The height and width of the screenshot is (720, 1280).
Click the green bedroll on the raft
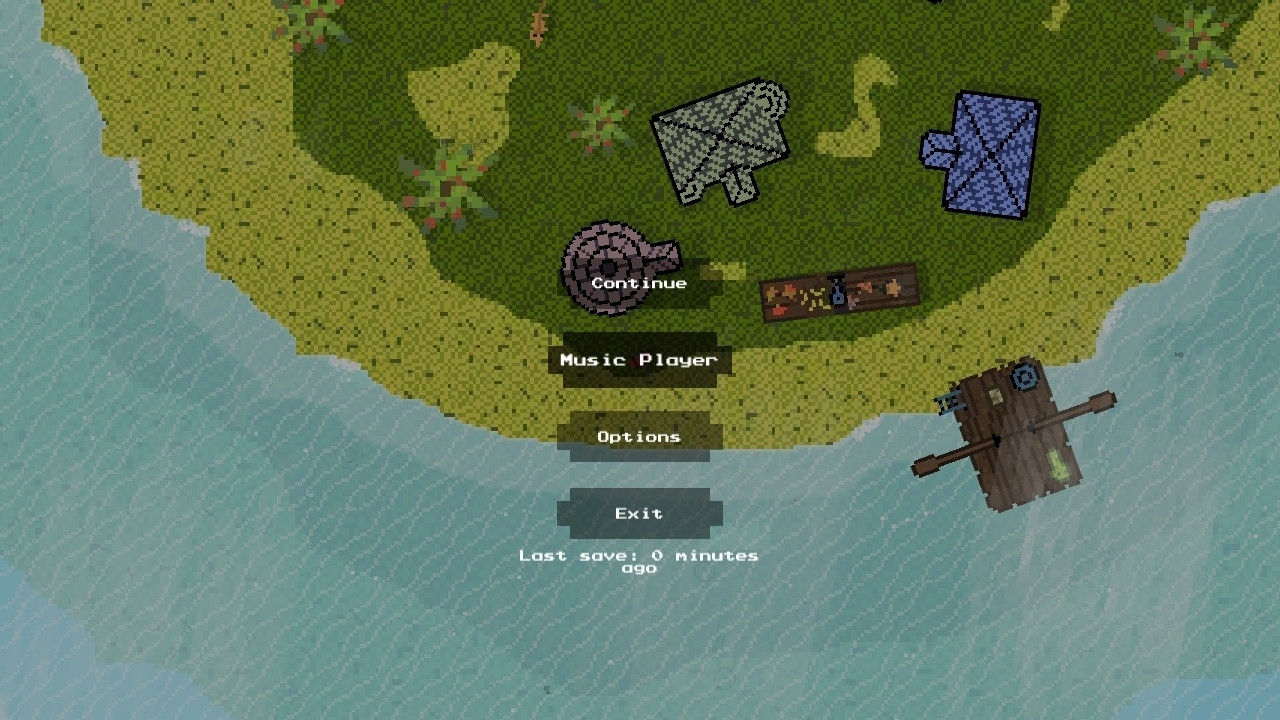pos(1057,463)
